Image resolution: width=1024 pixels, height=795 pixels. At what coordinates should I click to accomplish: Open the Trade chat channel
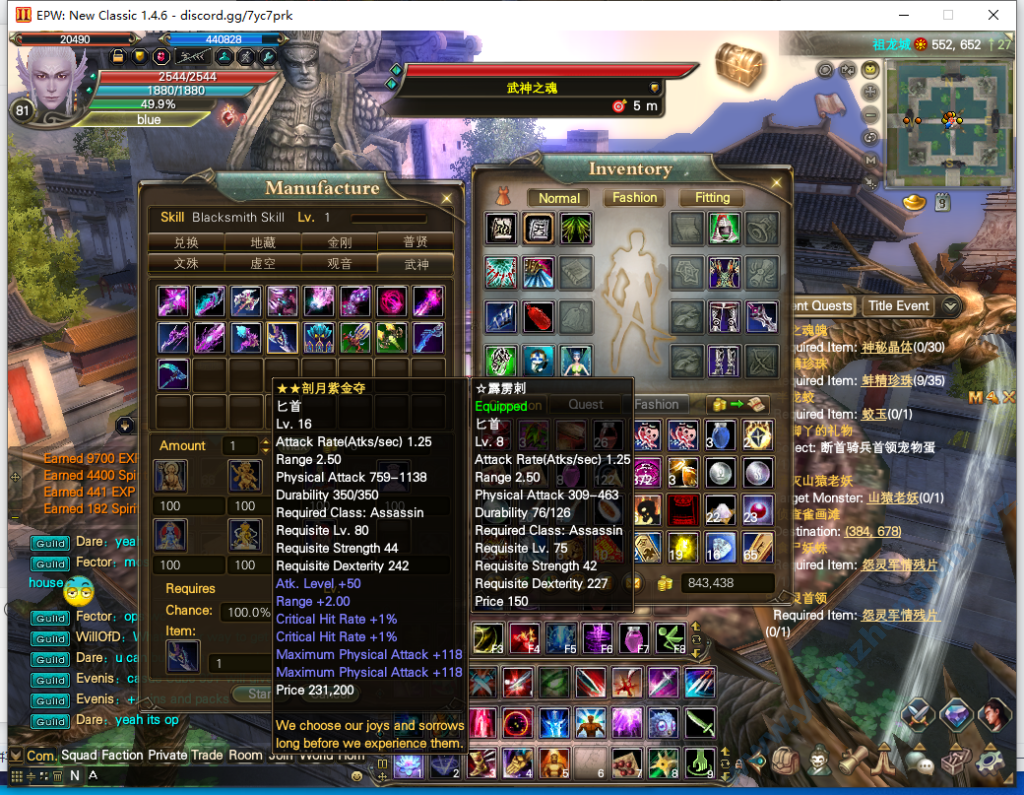click(x=207, y=755)
